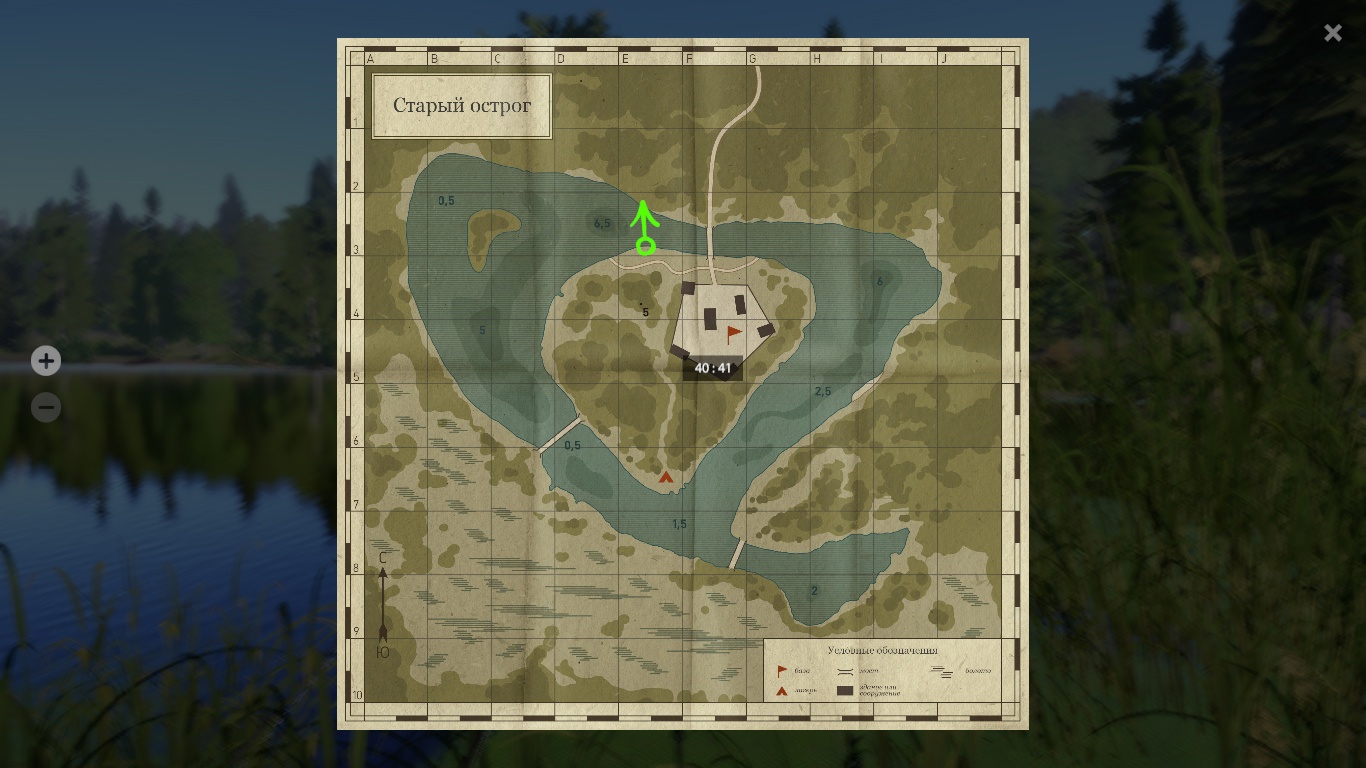This screenshot has height=768, width=1366.
Task: Select the green player position arrow marker
Action: coord(645,229)
